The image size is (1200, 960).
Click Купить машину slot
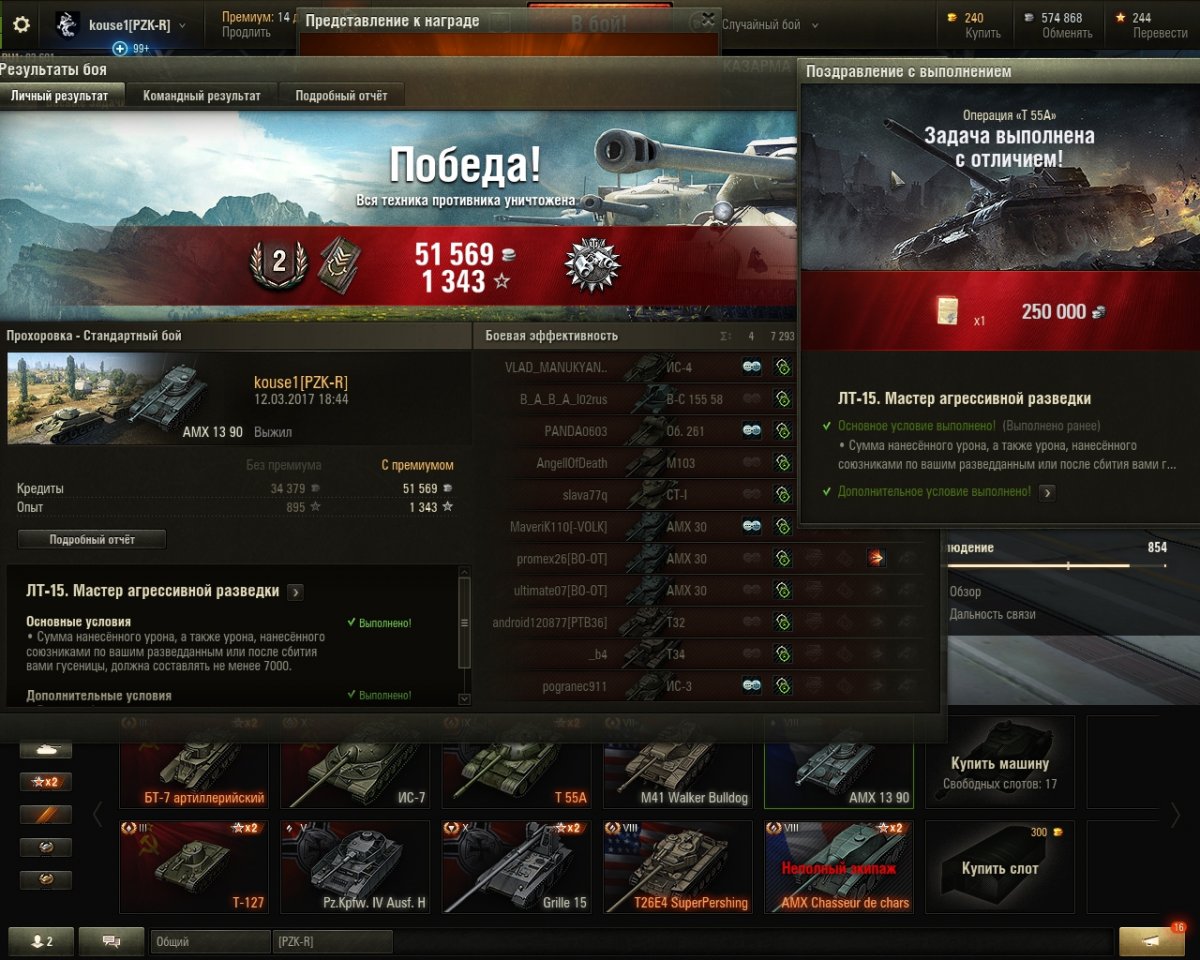pos(1000,763)
